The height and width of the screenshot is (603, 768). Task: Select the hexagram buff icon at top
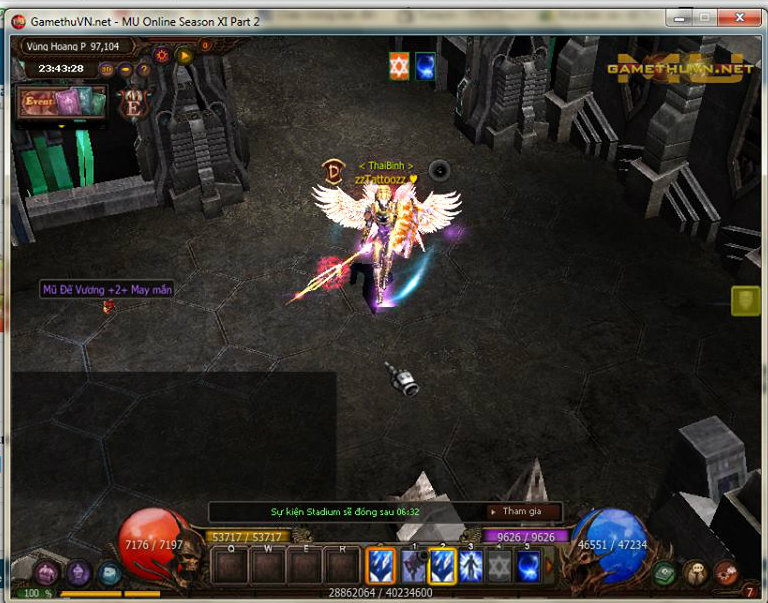tap(399, 66)
